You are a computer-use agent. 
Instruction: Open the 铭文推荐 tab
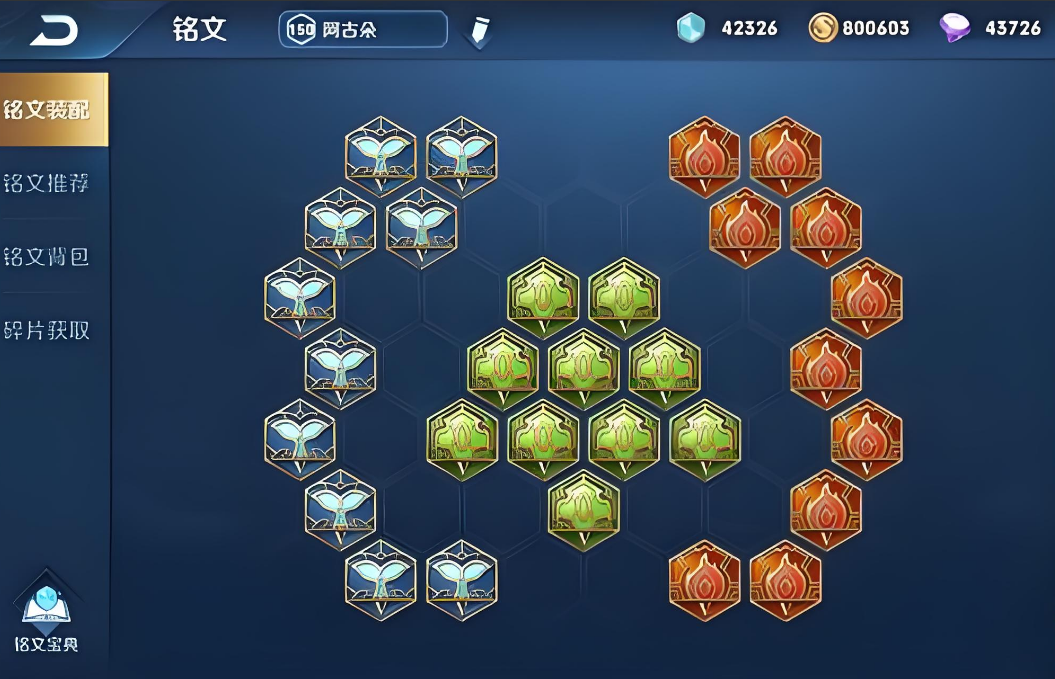(48, 183)
